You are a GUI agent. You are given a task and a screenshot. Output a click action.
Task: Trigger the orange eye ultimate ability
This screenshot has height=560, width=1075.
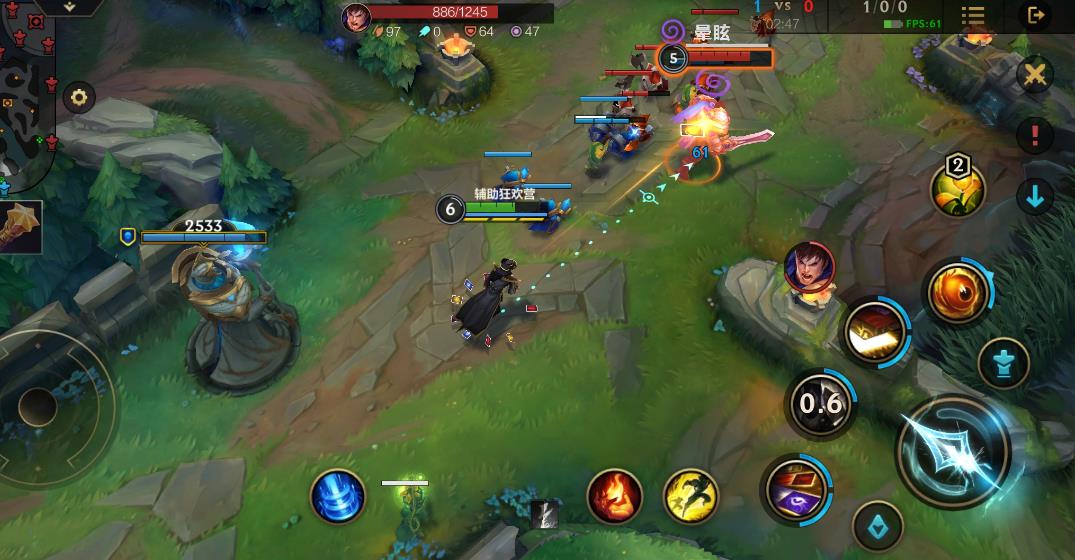click(x=957, y=292)
